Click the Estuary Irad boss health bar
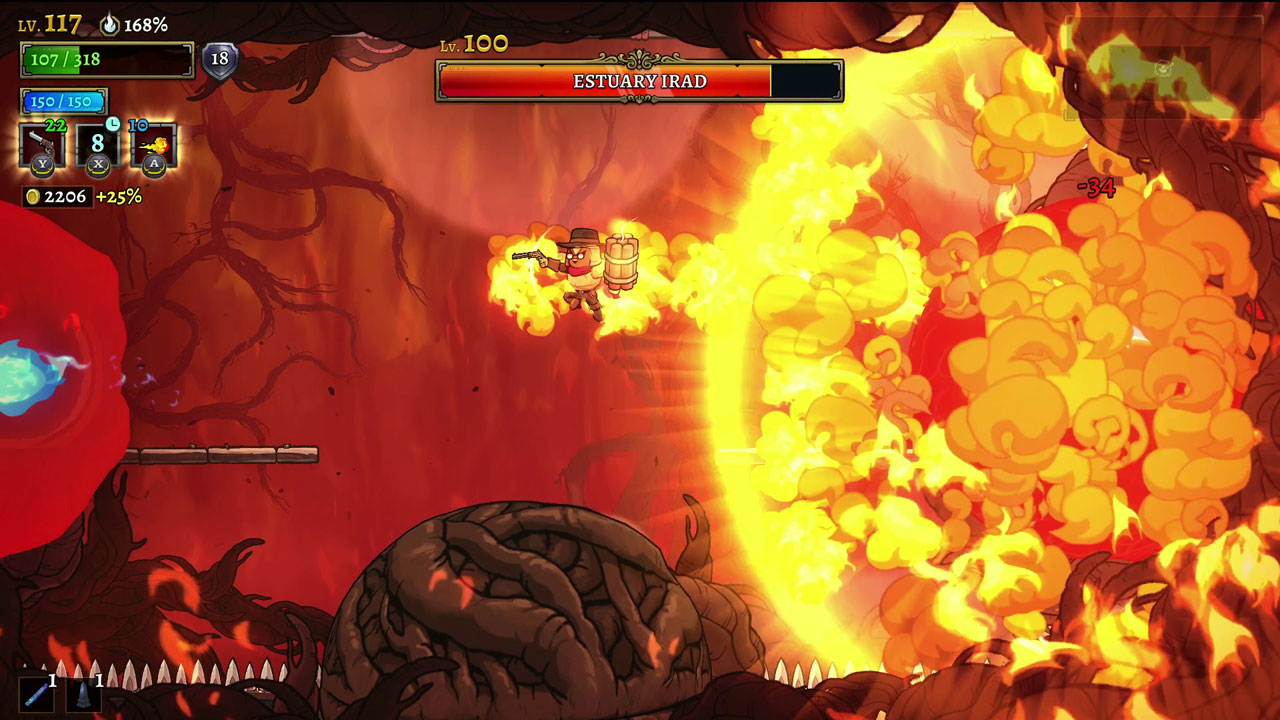The height and width of the screenshot is (720, 1280). (x=639, y=82)
